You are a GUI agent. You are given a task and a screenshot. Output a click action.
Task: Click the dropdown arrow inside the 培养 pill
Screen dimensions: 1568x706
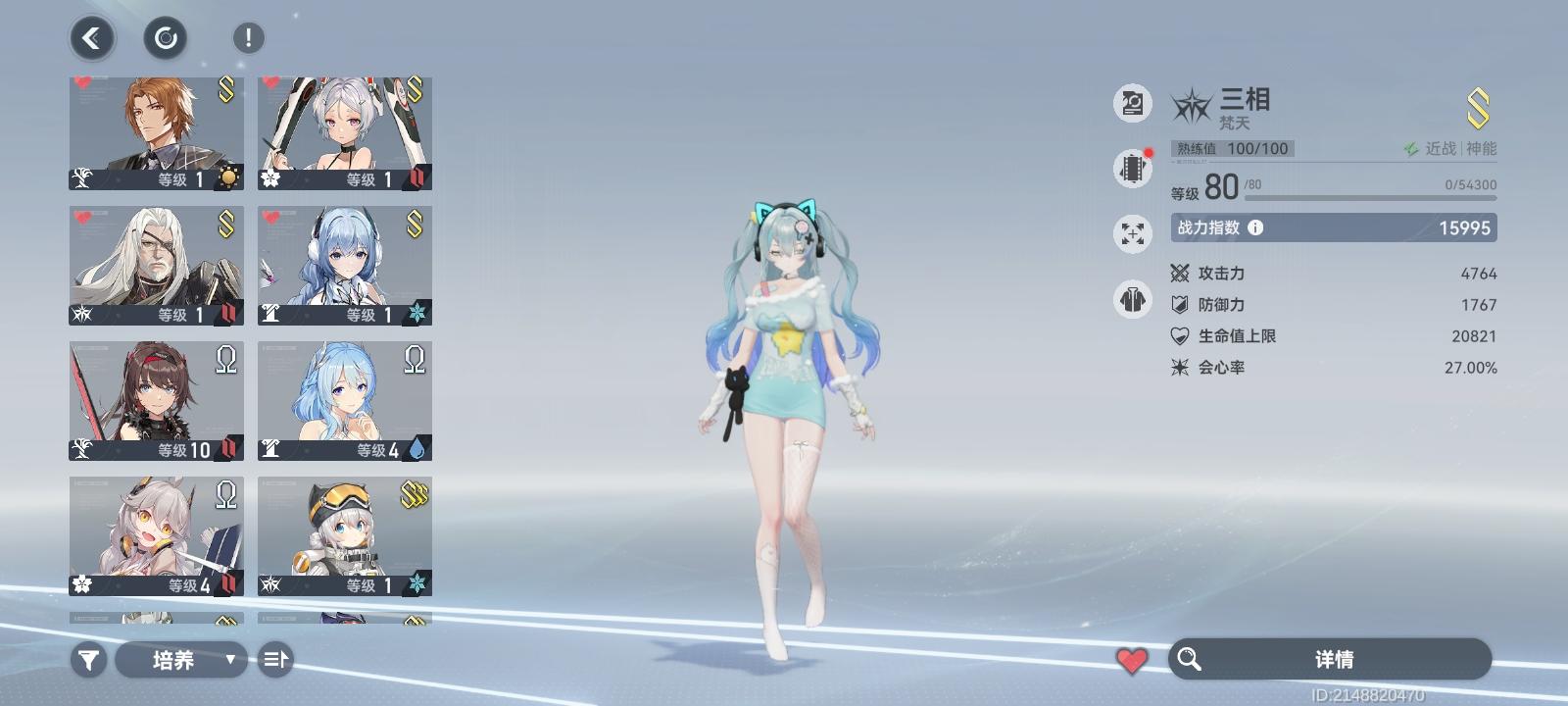pos(230,660)
